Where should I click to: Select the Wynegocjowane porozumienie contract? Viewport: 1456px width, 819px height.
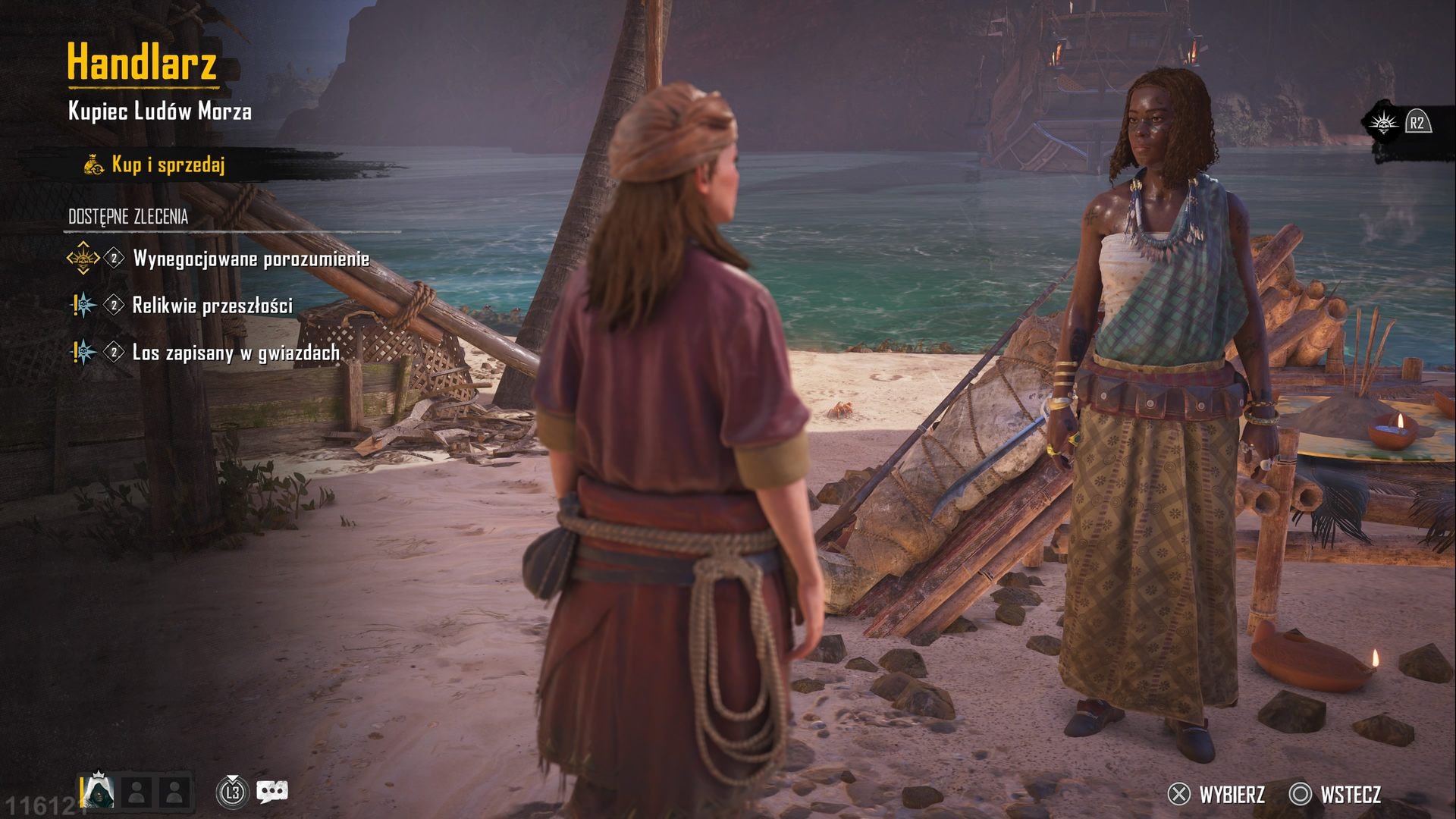coord(250,259)
